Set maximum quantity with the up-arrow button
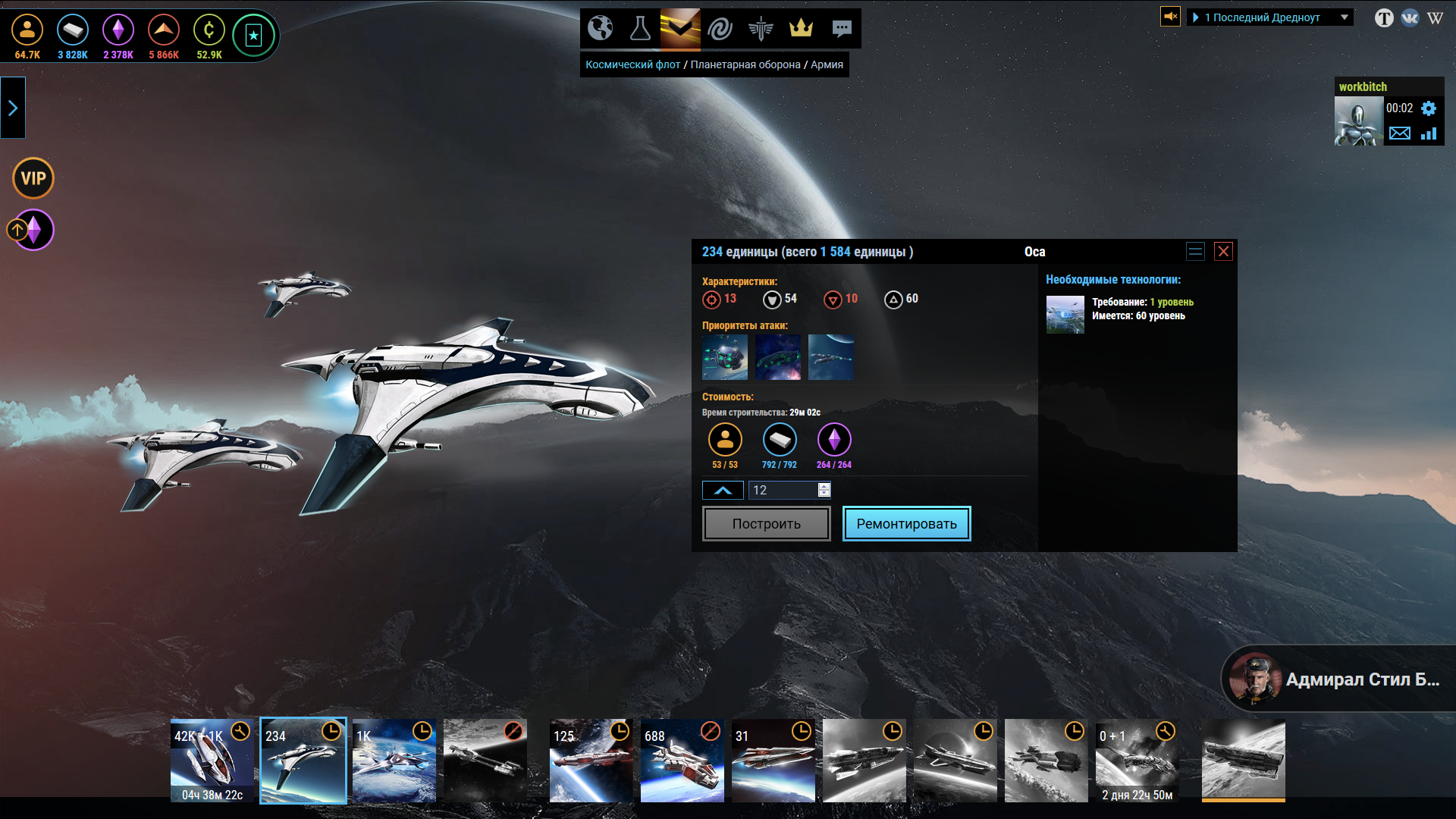Image resolution: width=1456 pixels, height=819 pixels. click(x=723, y=490)
